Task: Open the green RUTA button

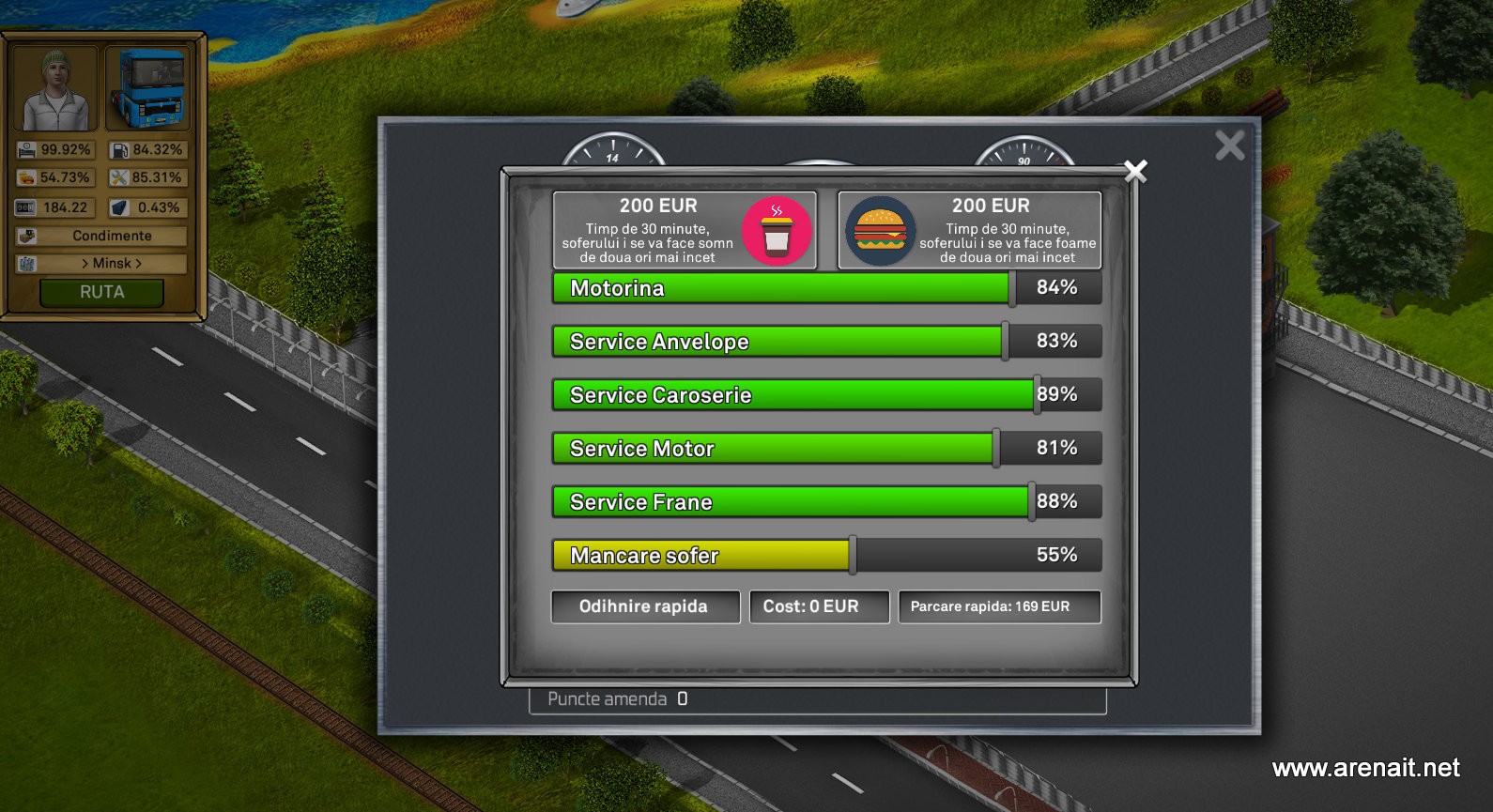Action: click(x=101, y=293)
